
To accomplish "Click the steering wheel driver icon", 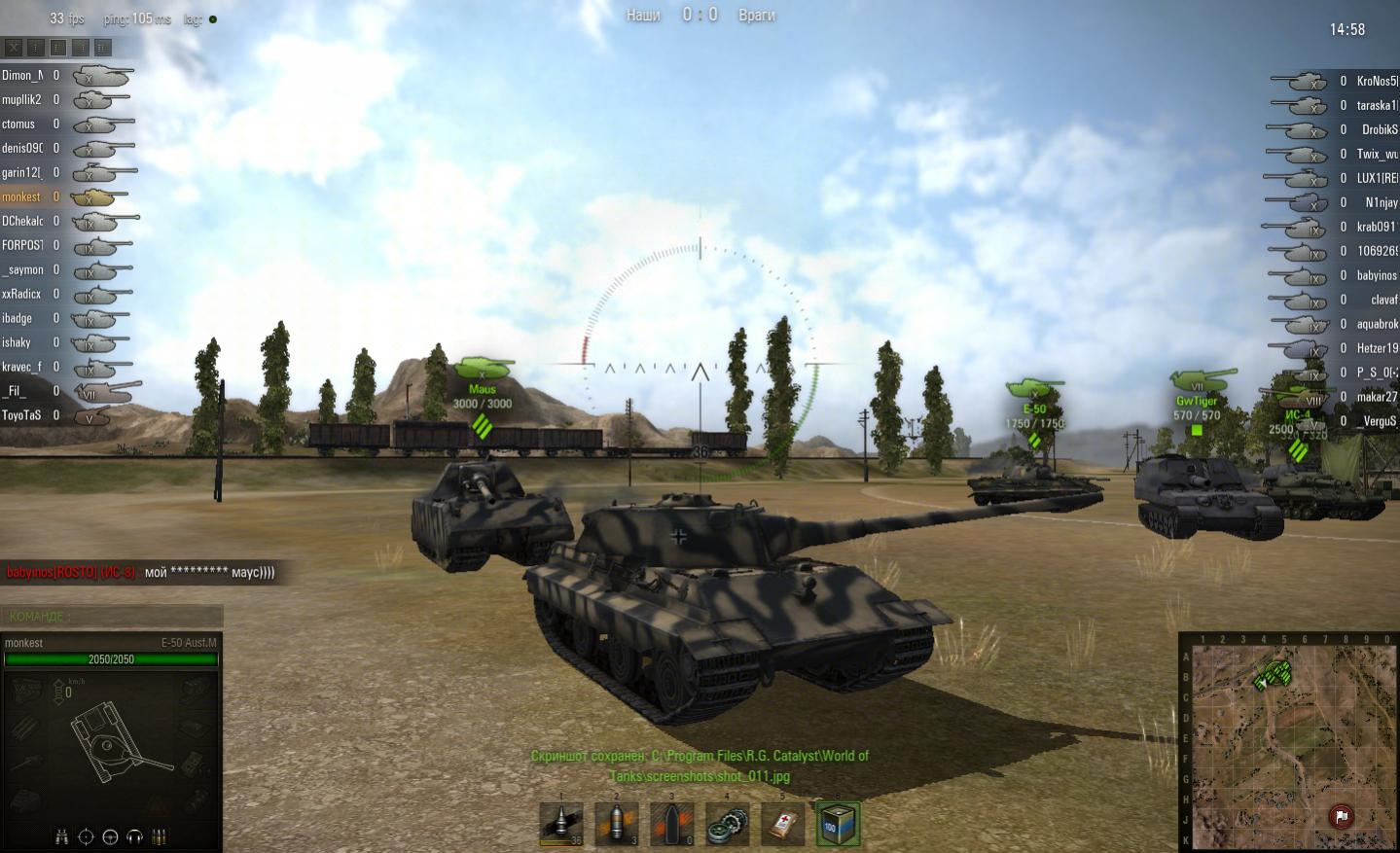I will (110, 836).
